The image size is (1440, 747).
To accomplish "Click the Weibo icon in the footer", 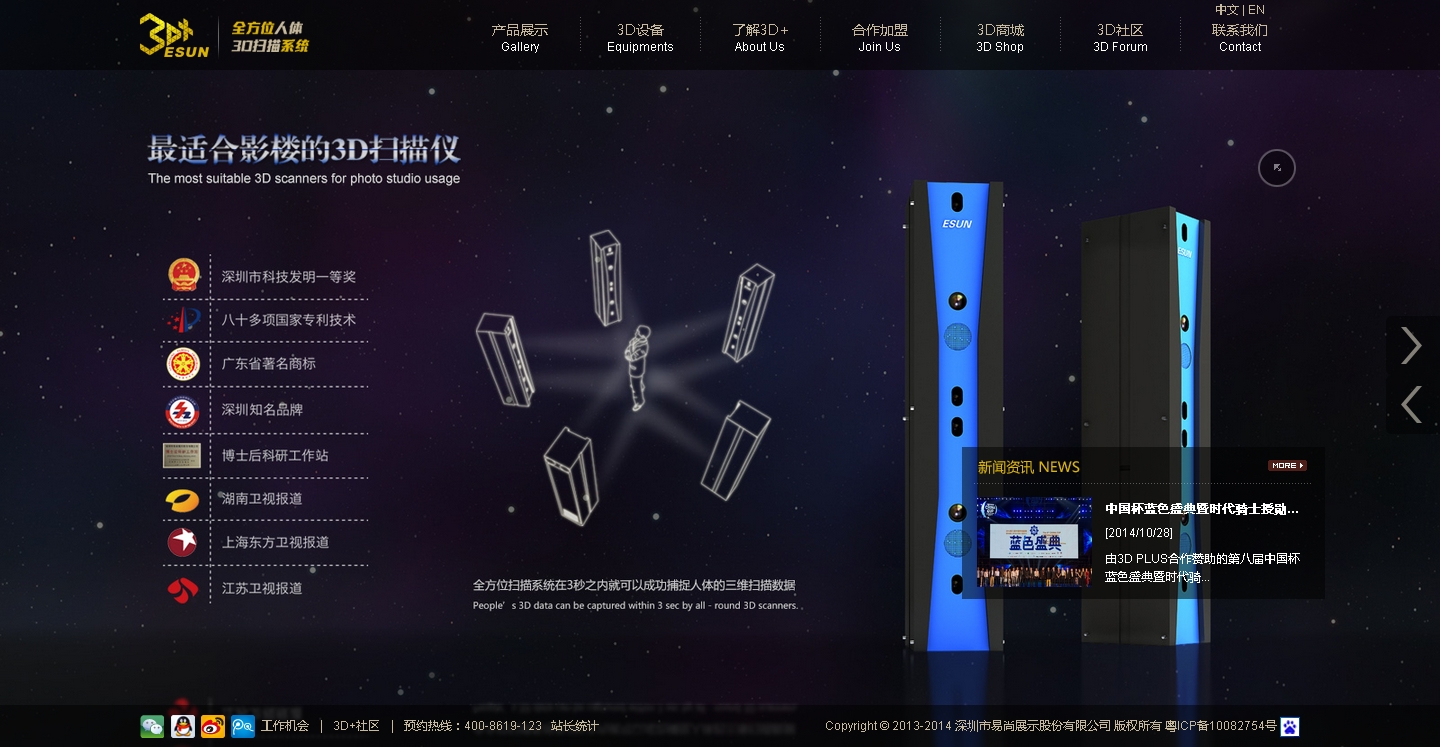I will (x=212, y=727).
